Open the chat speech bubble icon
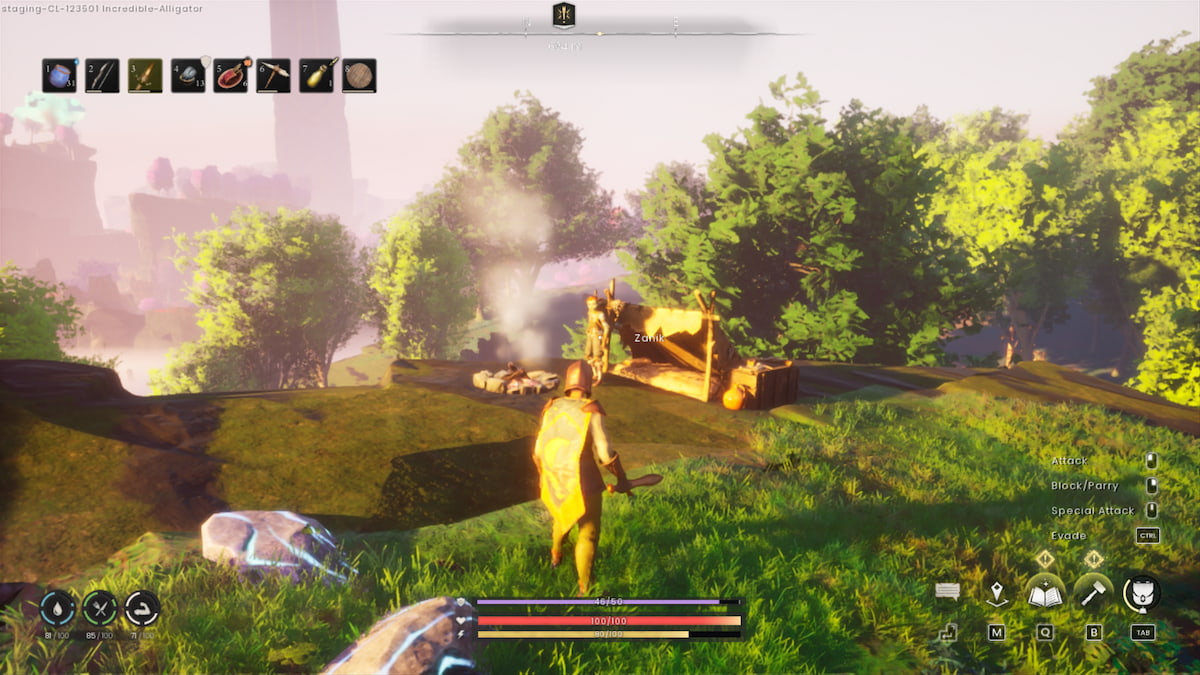The width and height of the screenshot is (1200, 675). (948, 591)
